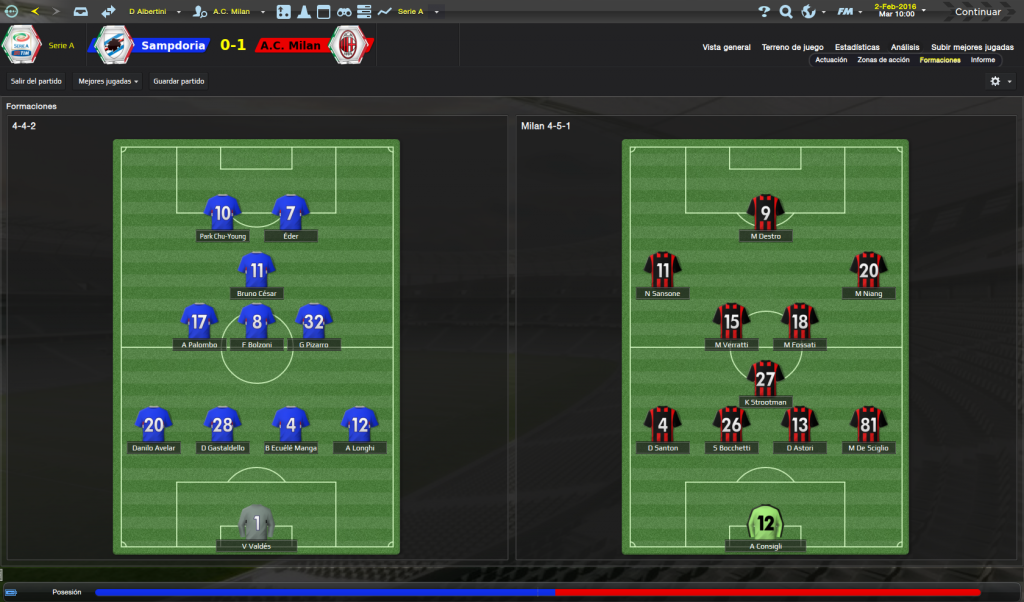This screenshot has height=602, width=1024.
Task: Switch to the Actuación sub-tab
Action: [831, 60]
